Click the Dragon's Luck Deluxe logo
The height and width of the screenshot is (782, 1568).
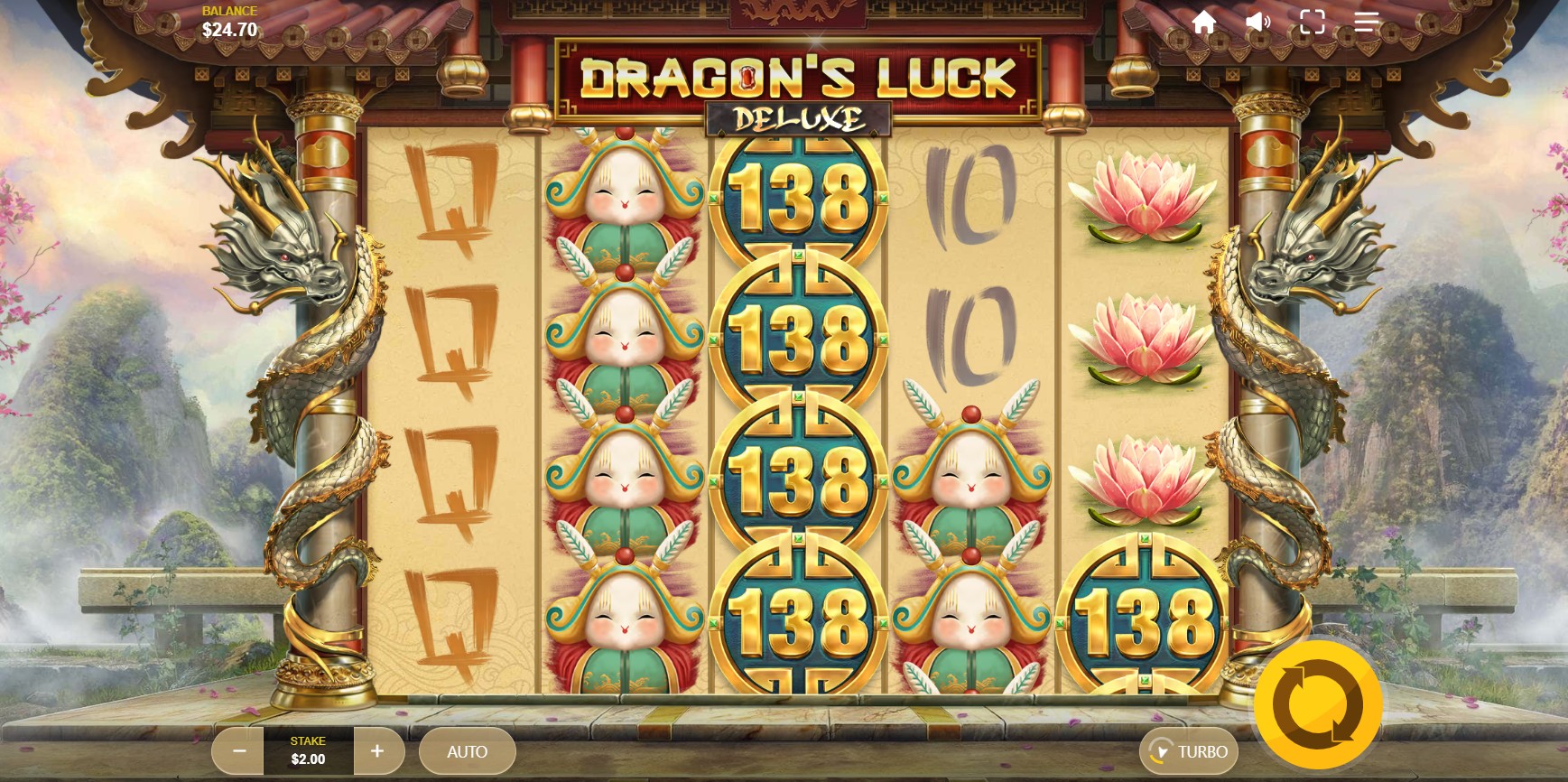tap(797, 86)
